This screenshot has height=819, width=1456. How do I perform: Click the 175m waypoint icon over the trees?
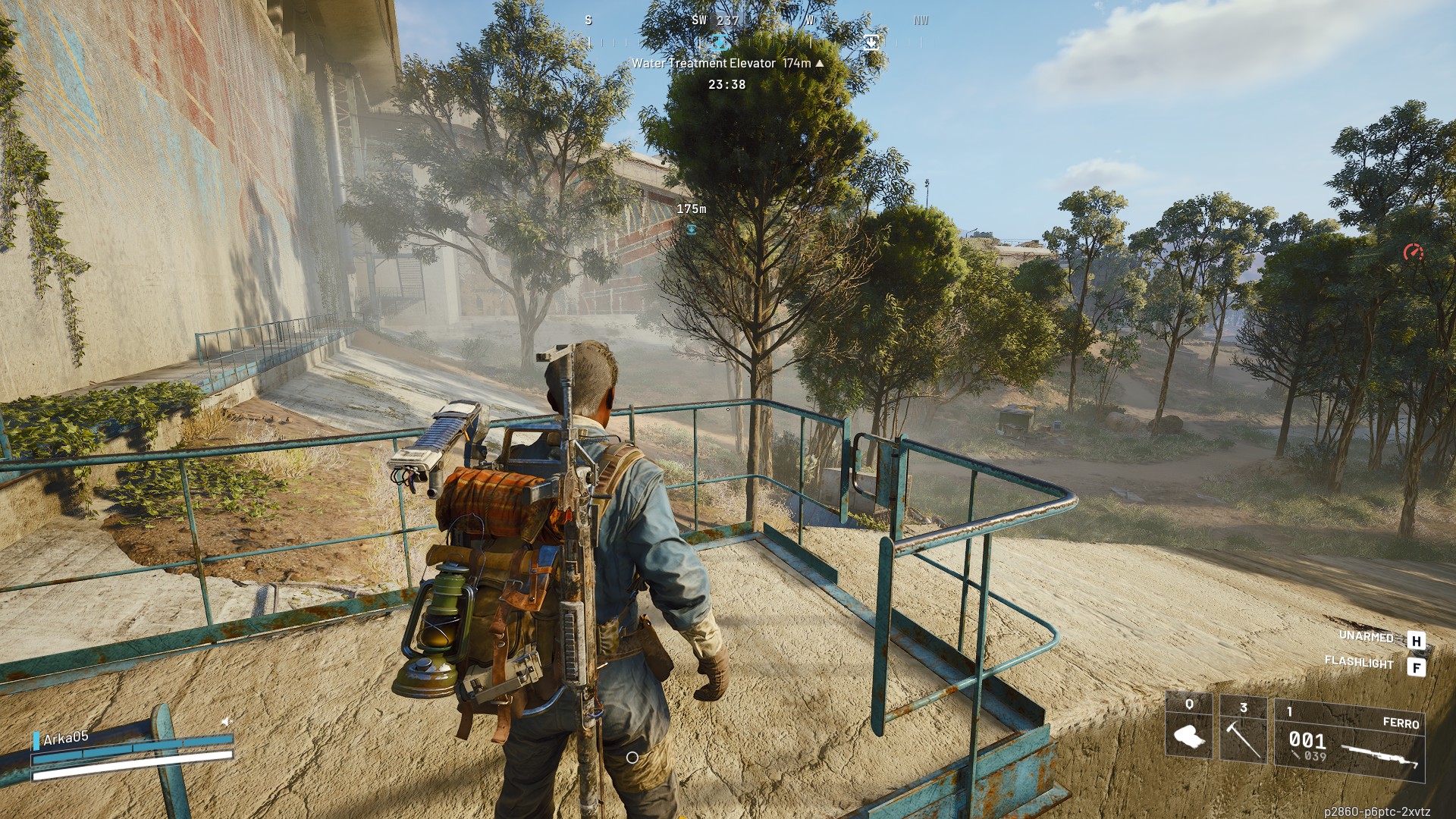click(x=691, y=227)
